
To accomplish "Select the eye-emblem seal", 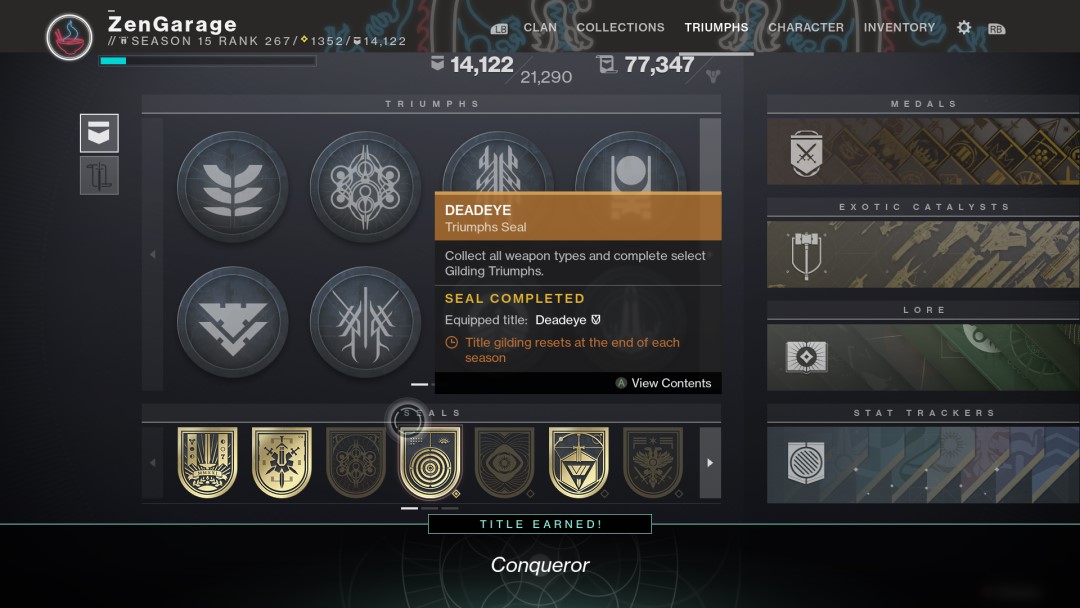I will coord(504,462).
